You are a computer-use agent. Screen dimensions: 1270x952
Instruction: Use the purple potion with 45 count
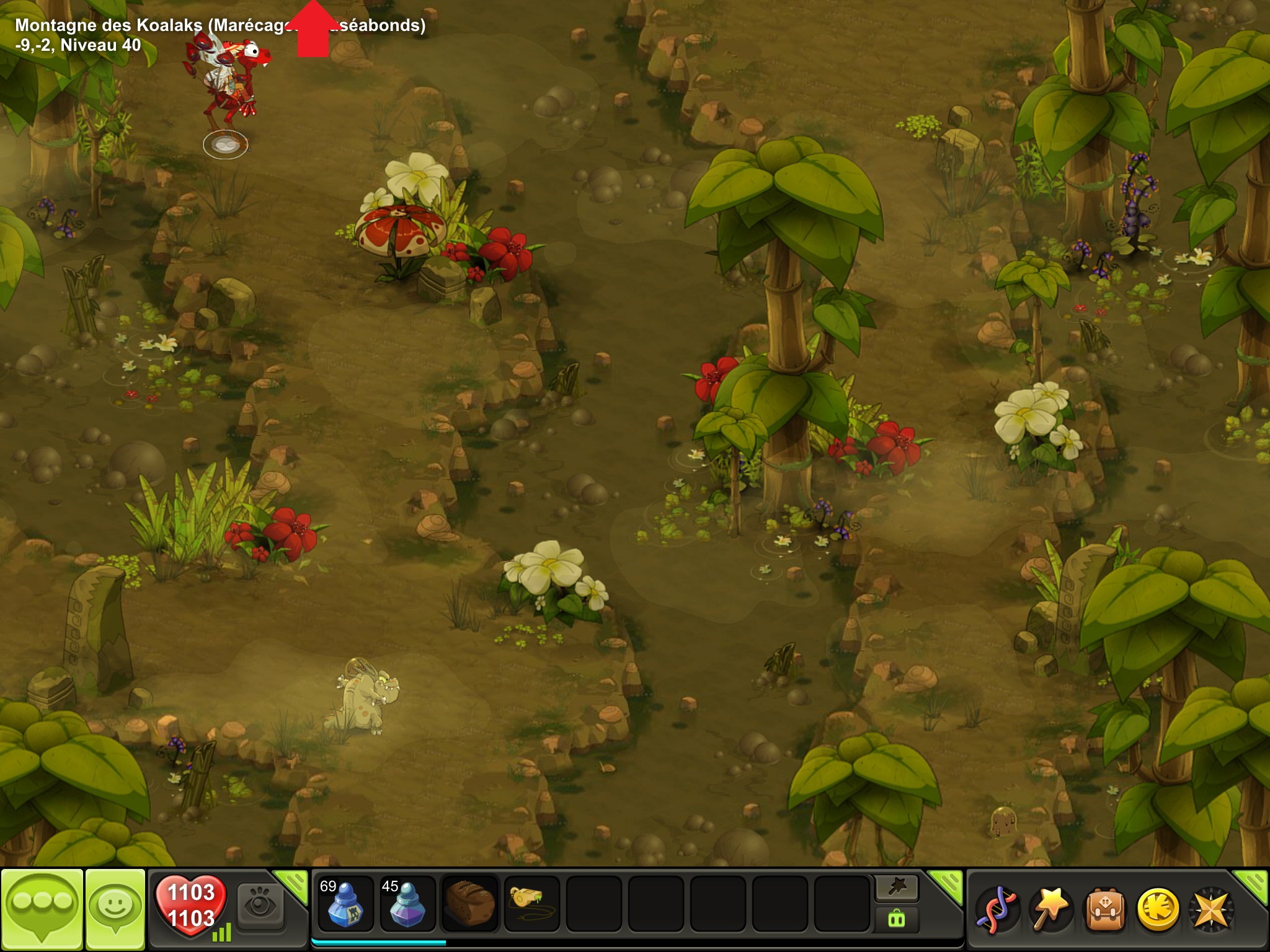click(407, 904)
